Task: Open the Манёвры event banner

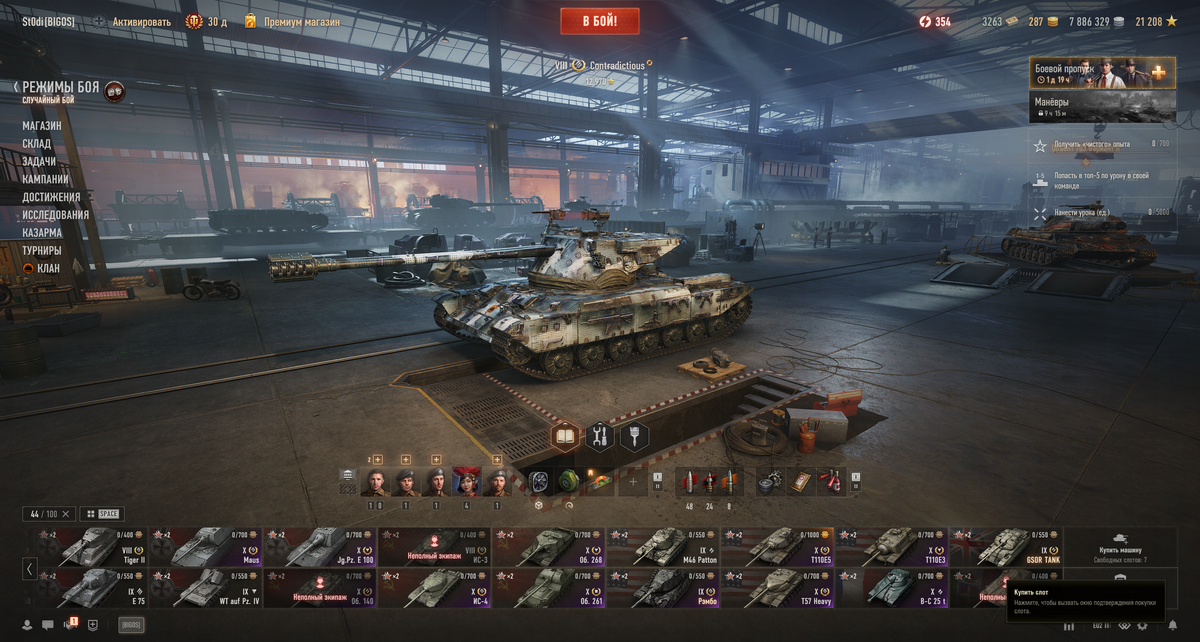Action: 1102,107
